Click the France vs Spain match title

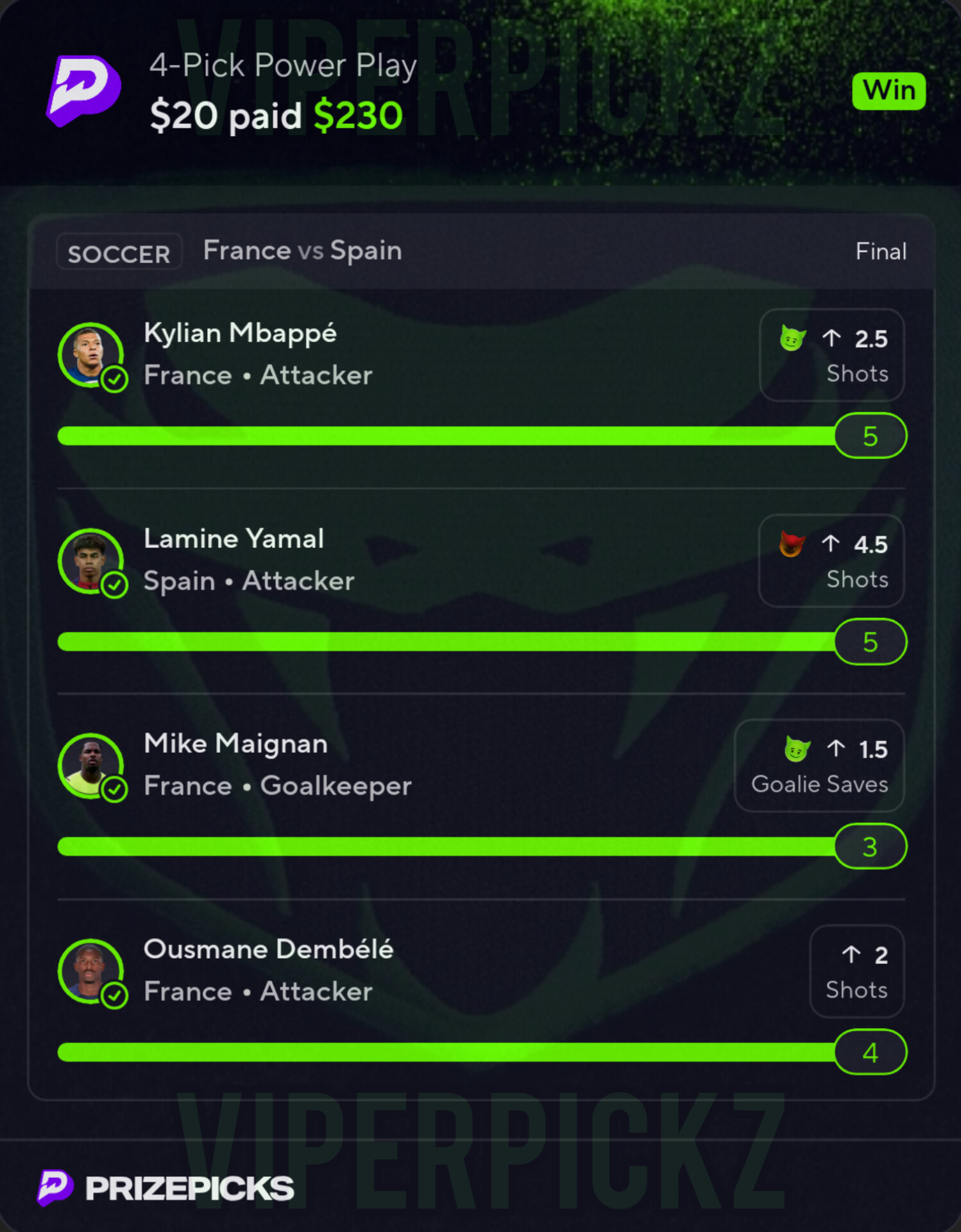click(302, 251)
